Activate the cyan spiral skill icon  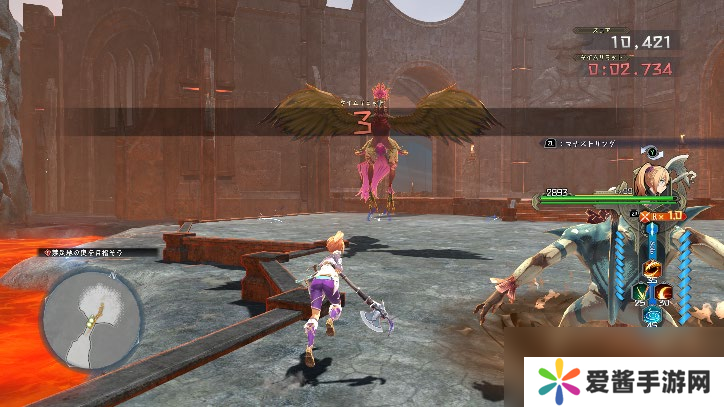click(652, 311)
